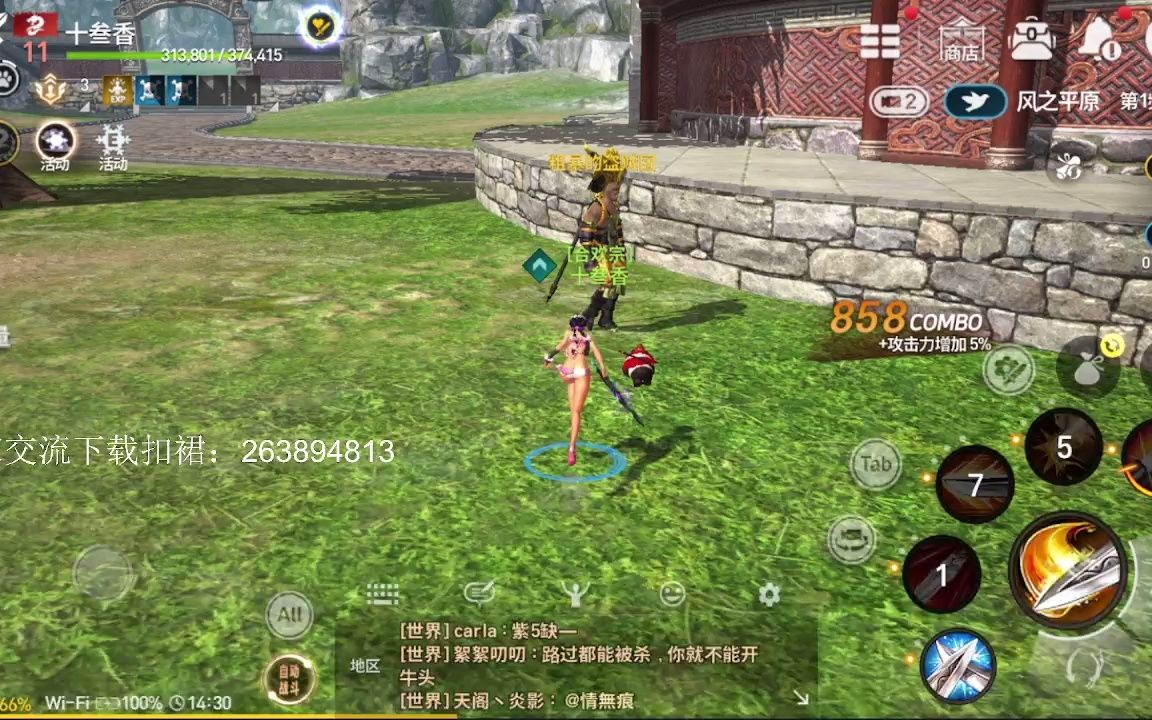Open the yellow heart icon at top
Viewport: 1152px width, 720px height.
coord(320,28)
